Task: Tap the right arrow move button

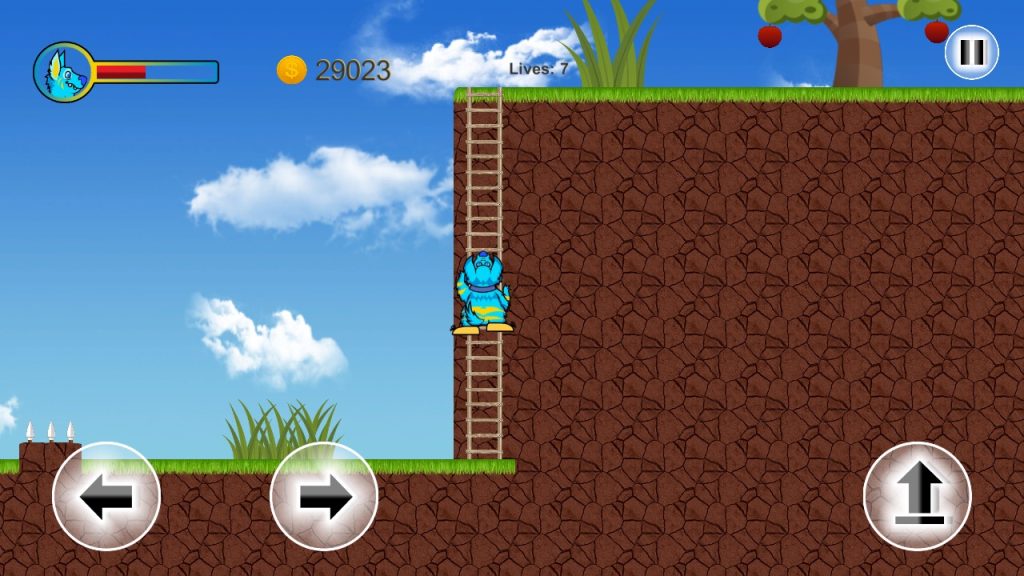Action: (324, 496)
